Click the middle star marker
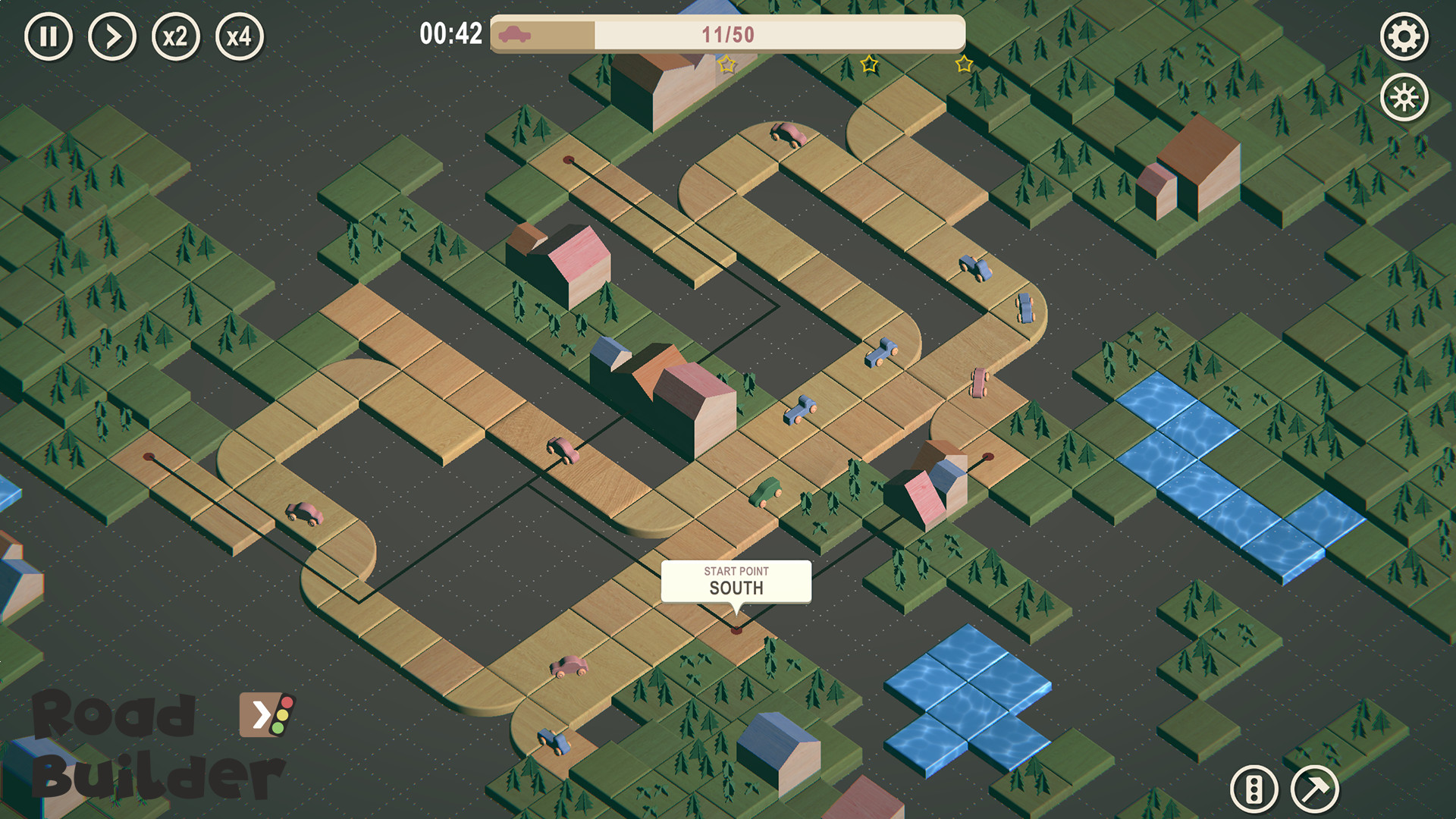Viewport: 1456px width, 819px height. [871, 65]
